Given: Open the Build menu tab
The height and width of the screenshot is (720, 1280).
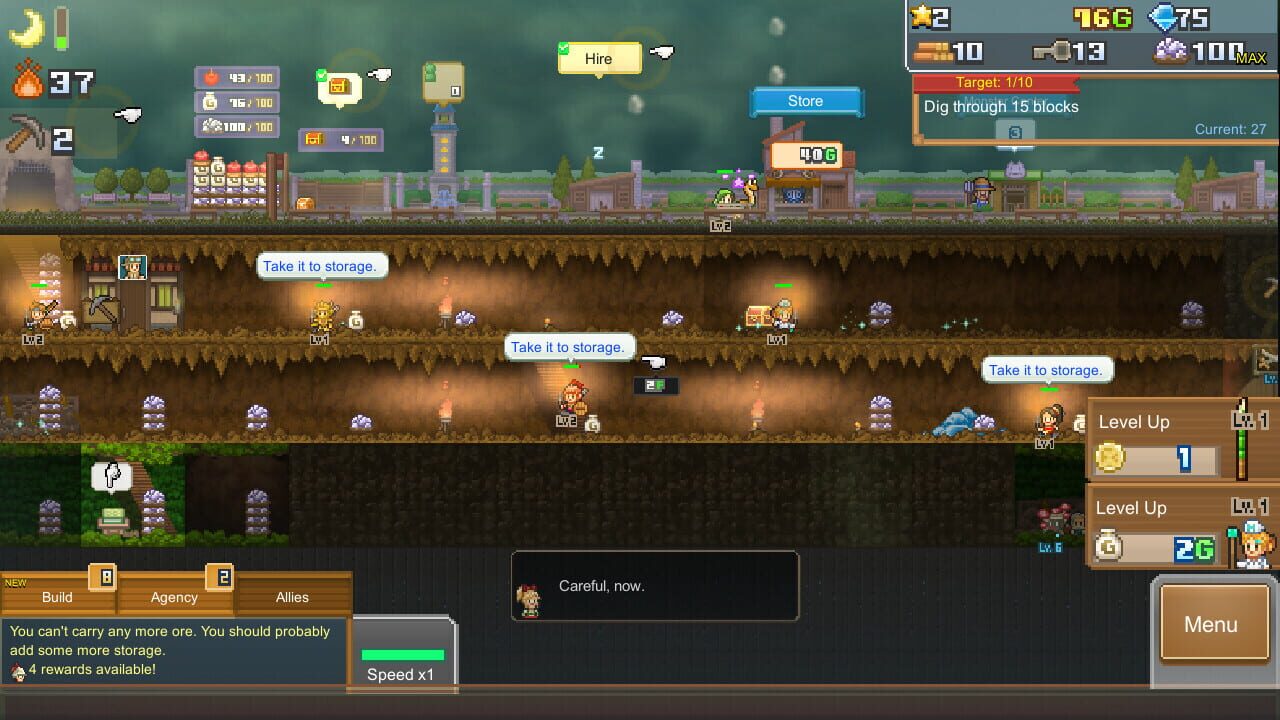Looking at the screenshot, I should click(x=55, y=597).
